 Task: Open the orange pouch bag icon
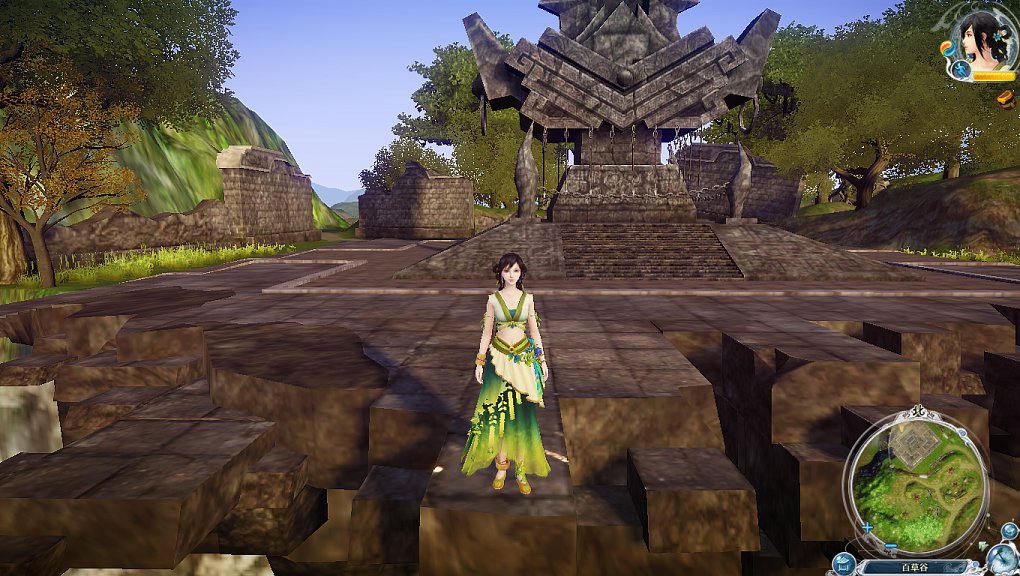pyautogui.click(x=1005, y=98)
